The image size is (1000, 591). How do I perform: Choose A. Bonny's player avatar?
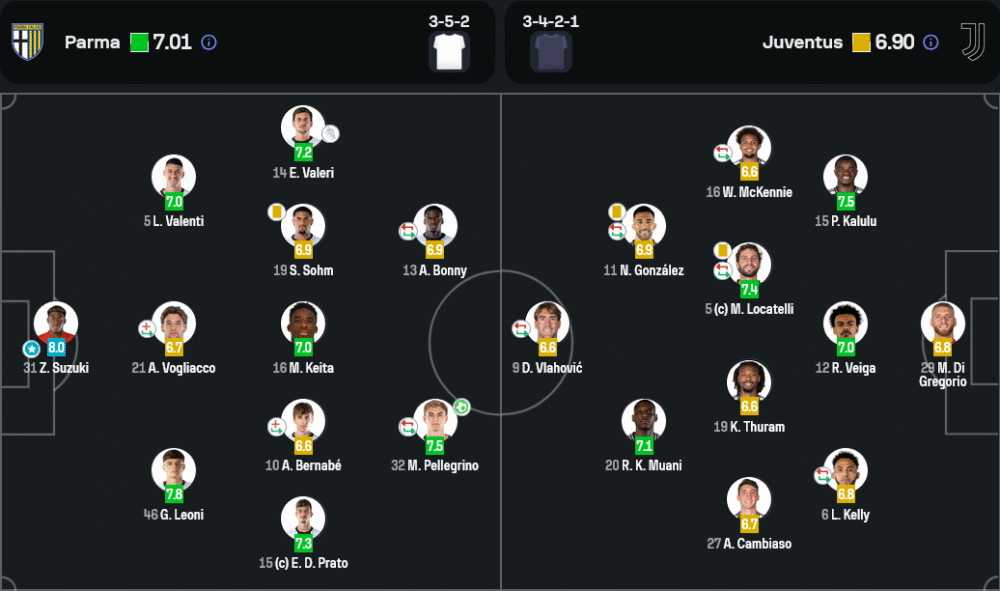[x=435, y=226]
